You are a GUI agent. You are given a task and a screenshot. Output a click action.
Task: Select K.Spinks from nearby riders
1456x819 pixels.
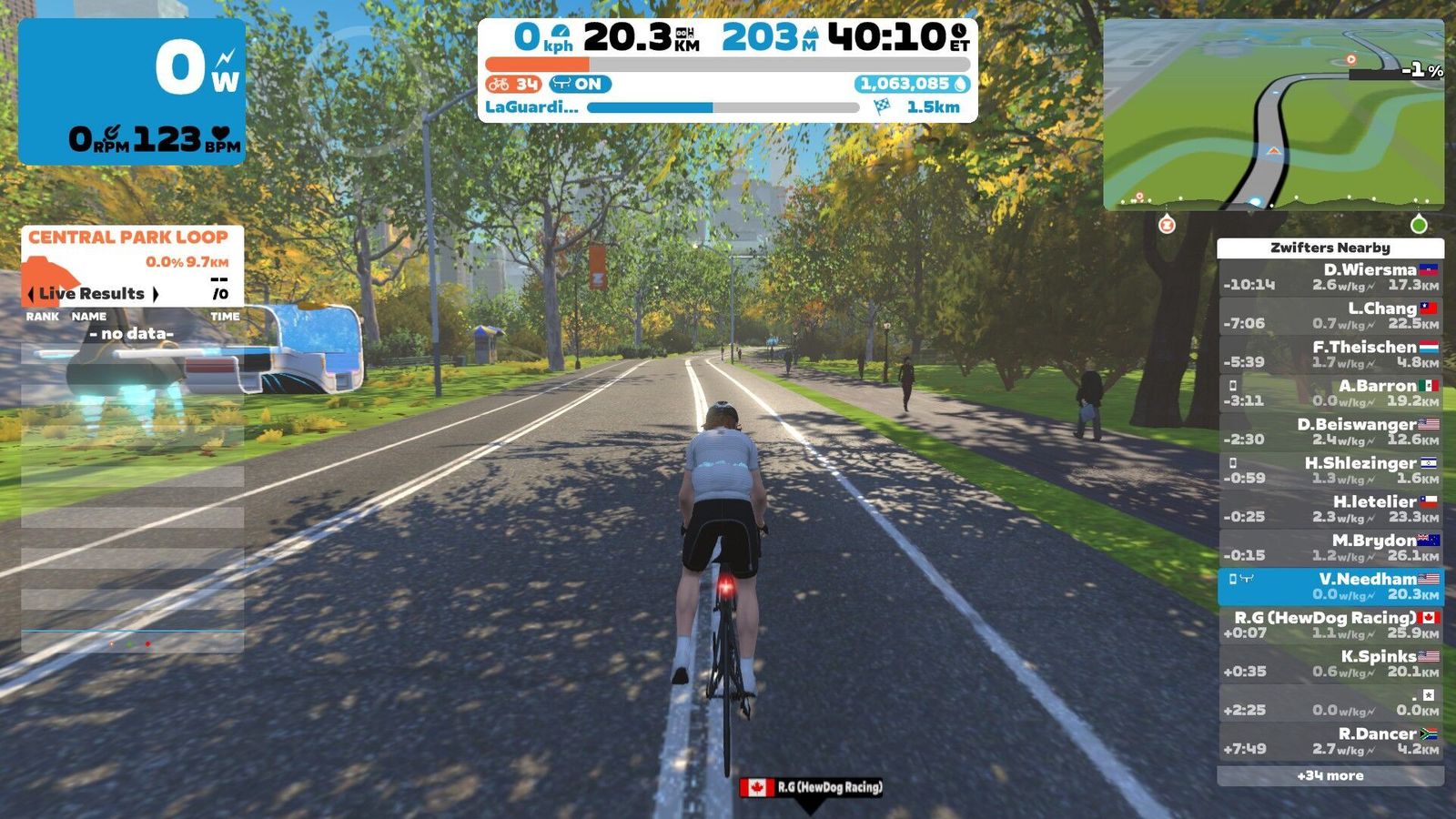coord(1330,663)
